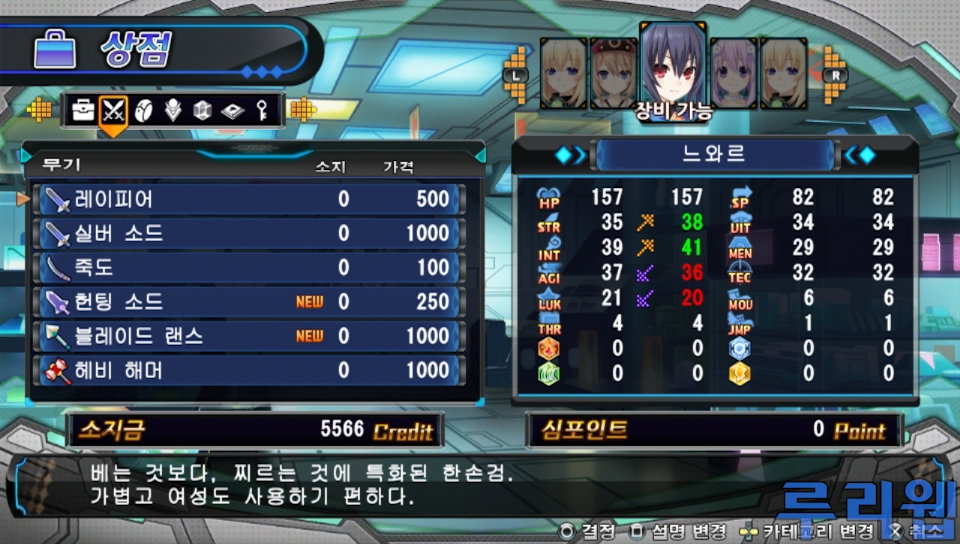
Task: Open the cube icon category tab
Action: click(202, 110)
